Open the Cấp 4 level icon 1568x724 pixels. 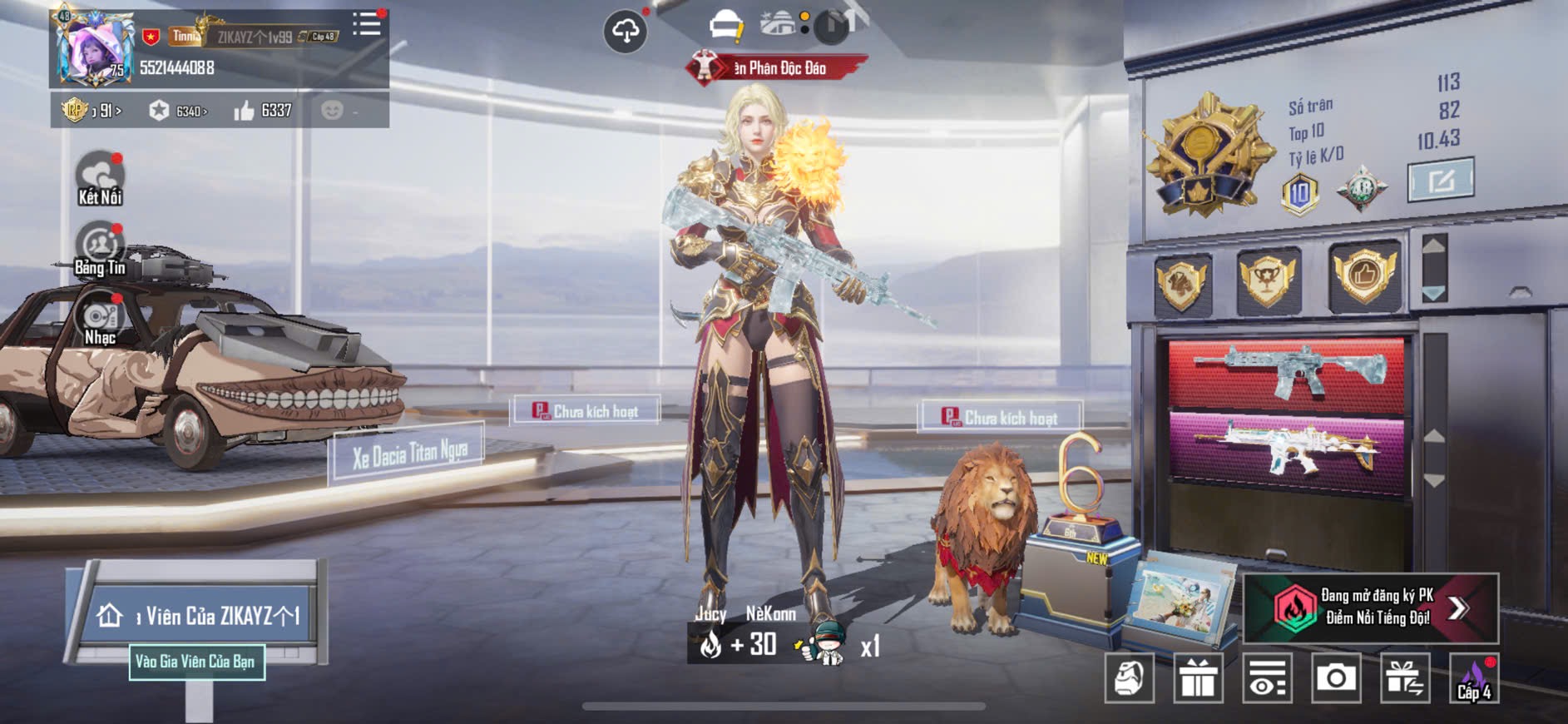1474,679
